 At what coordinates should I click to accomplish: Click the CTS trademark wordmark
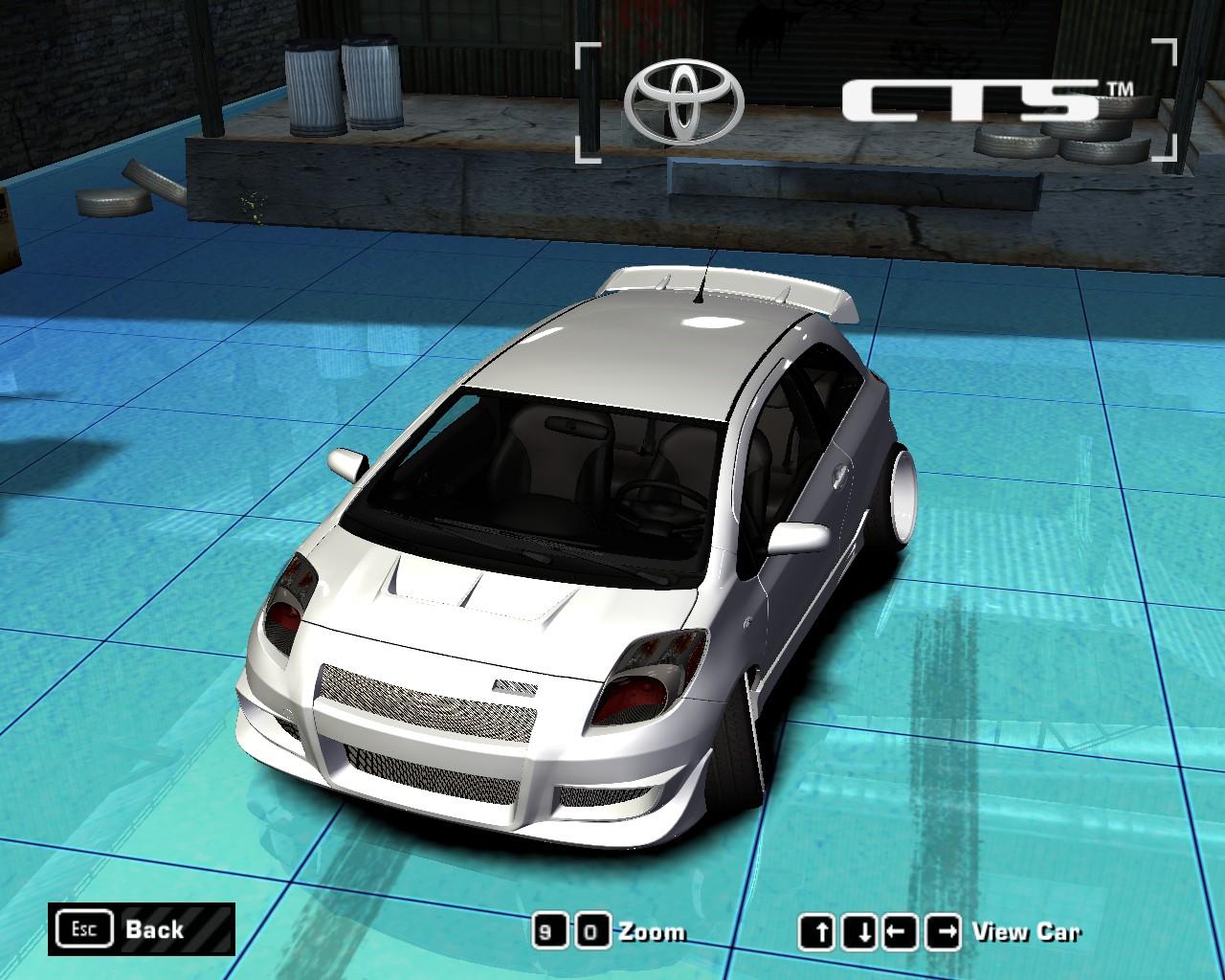coord(969,99)
